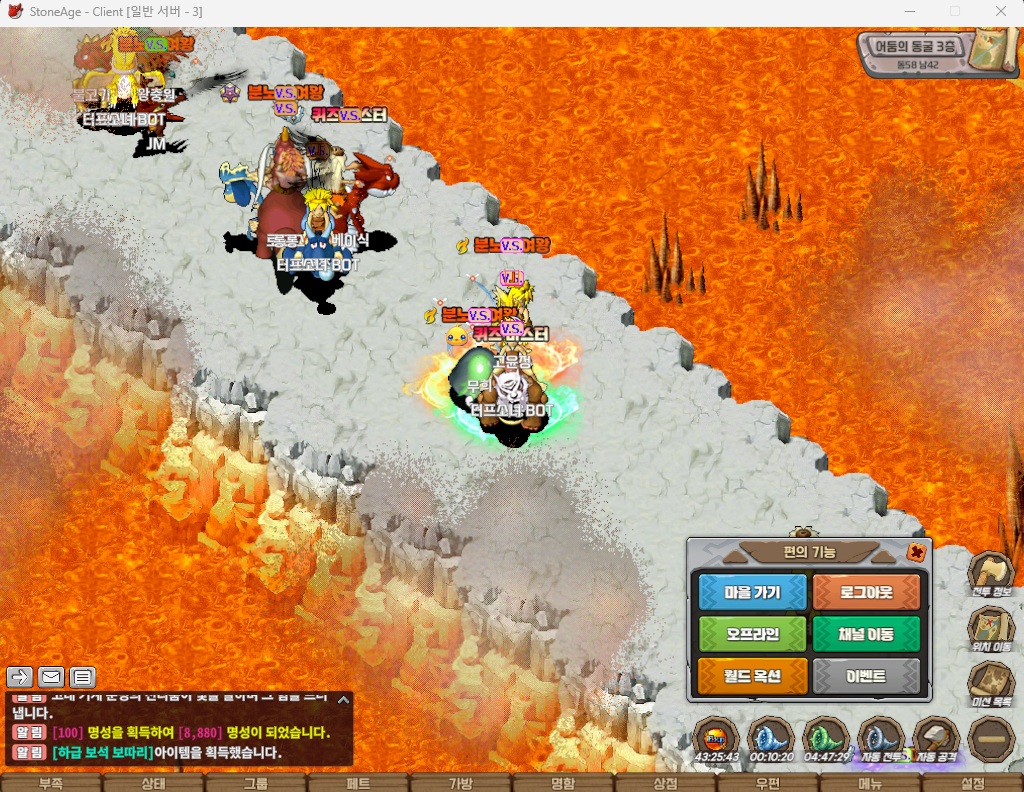Screen dimensions: 1024x792
Task: Open 채널 이동 to switch channel
Action: point(866,634)
